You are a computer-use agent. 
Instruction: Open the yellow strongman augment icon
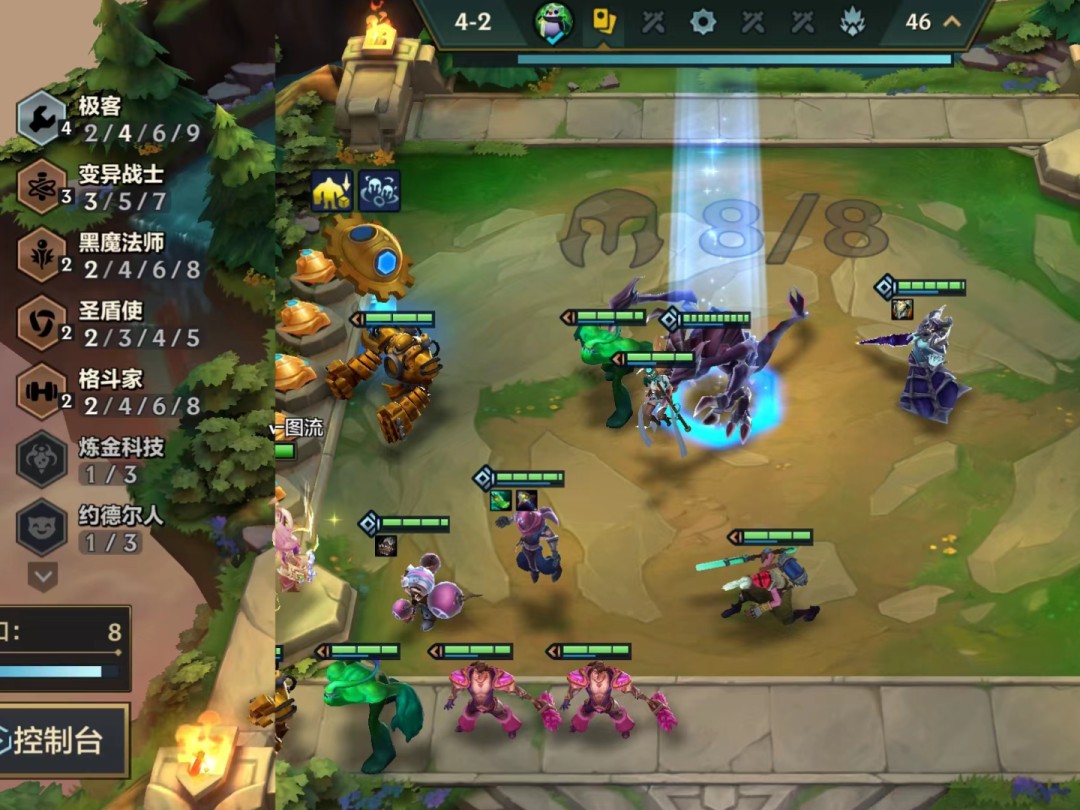point(331,191)
